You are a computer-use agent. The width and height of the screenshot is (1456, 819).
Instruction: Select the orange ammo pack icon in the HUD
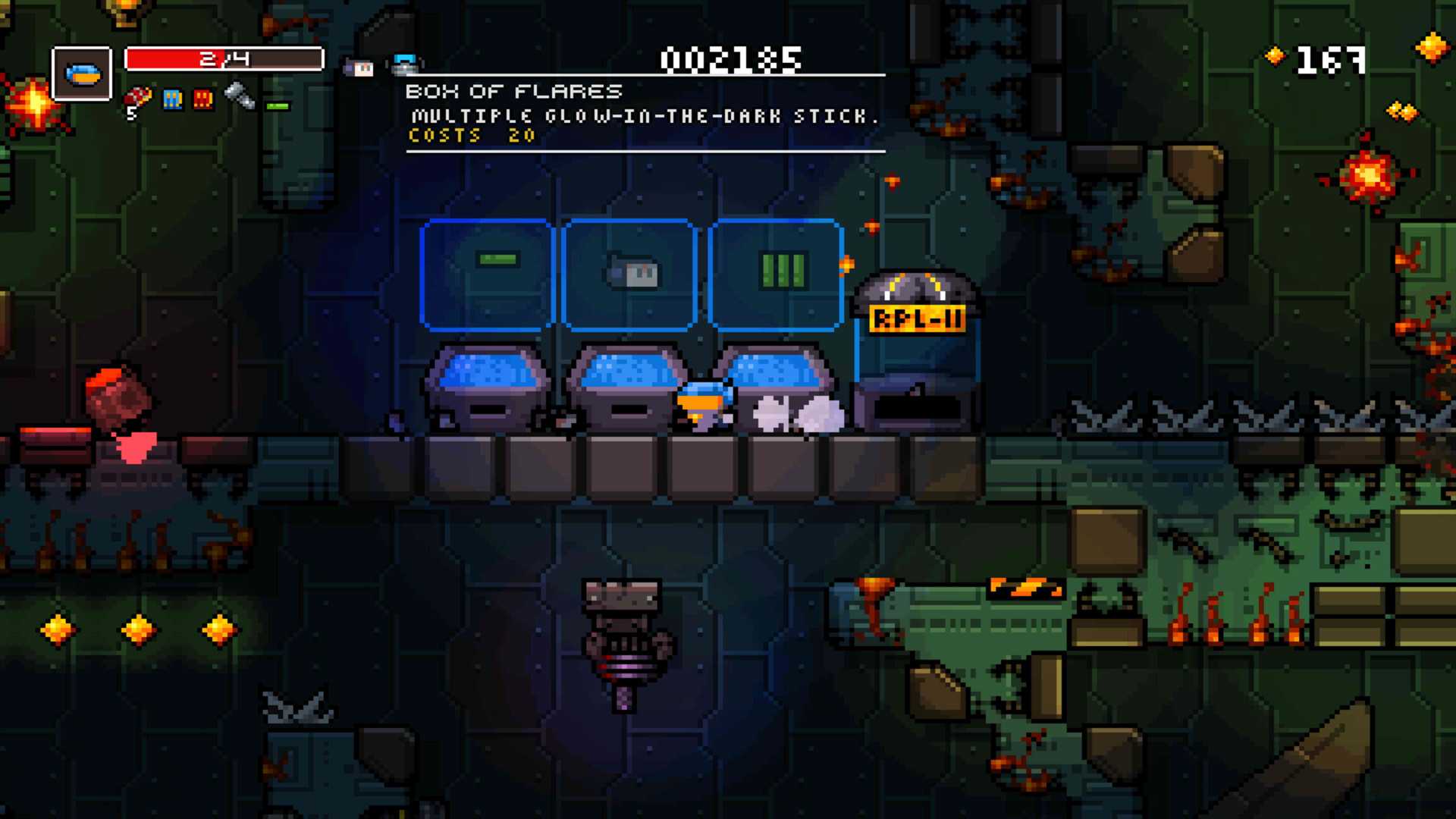[x=202, y=99]
